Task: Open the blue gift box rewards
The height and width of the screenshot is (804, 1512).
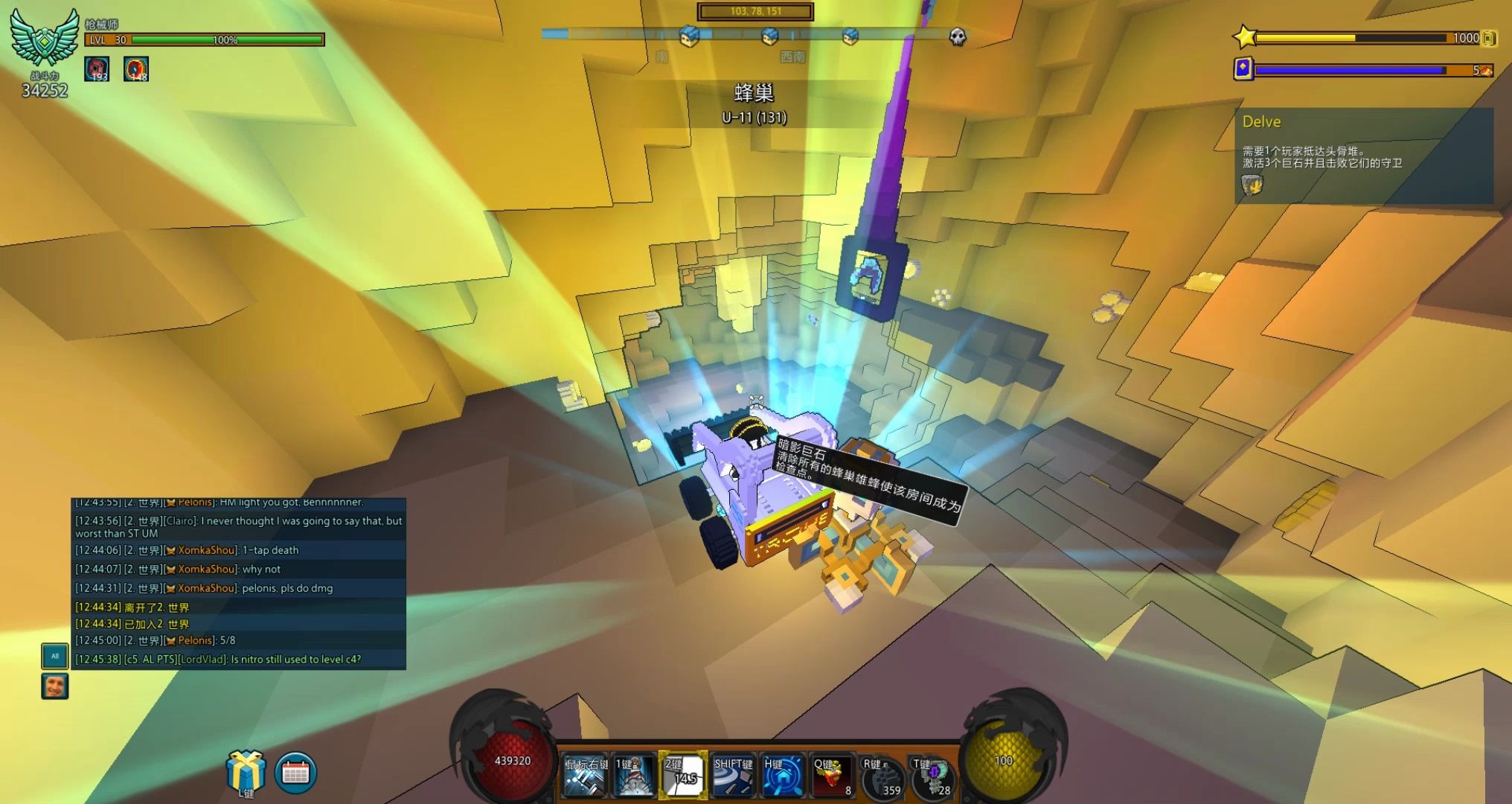Action: pos(246,770)
